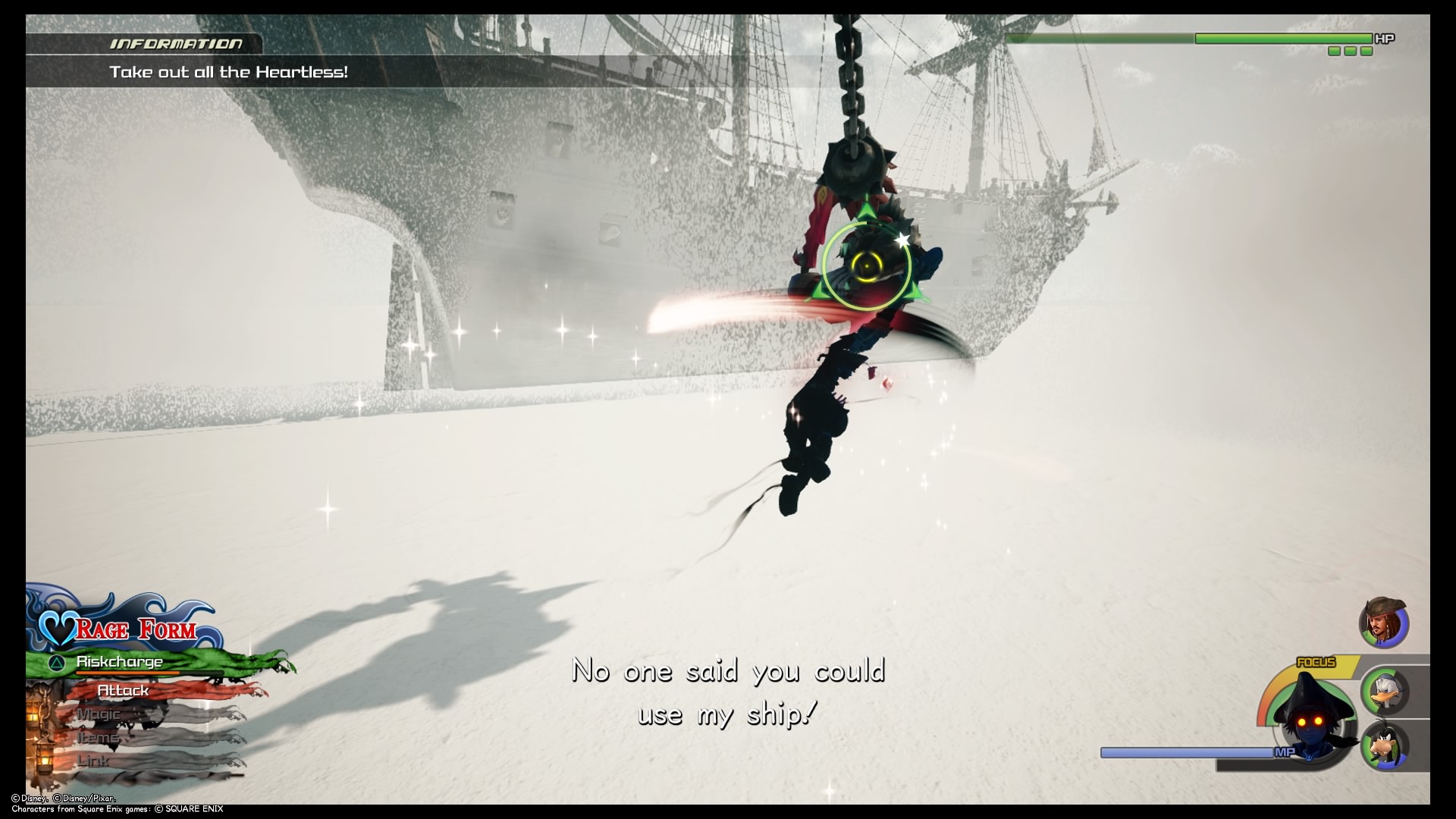Select the Riskcharge command
The image size is (1456, 819).
pos(120,662)
